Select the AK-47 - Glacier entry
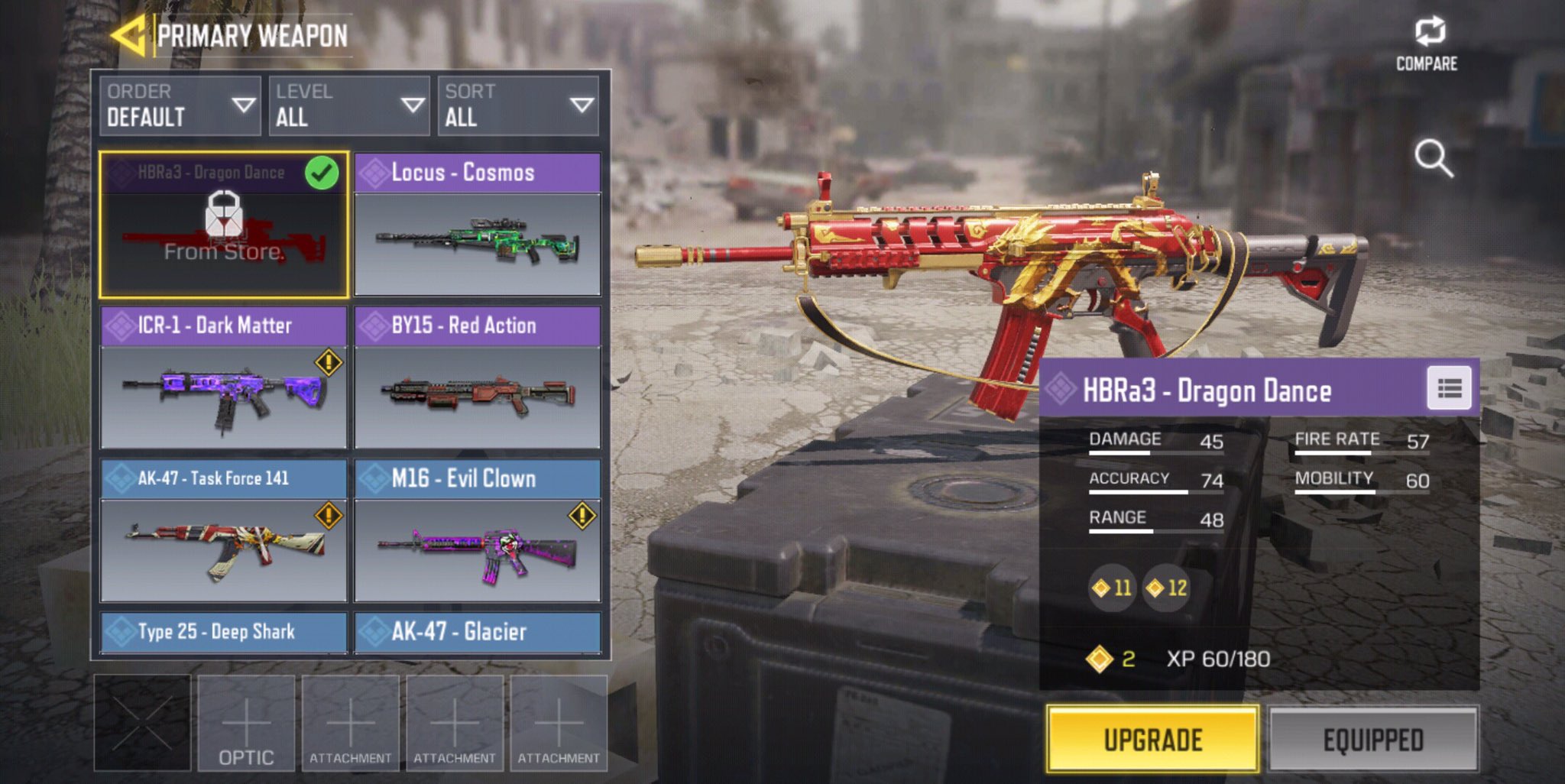1565x784 pixels. (478, 633)
